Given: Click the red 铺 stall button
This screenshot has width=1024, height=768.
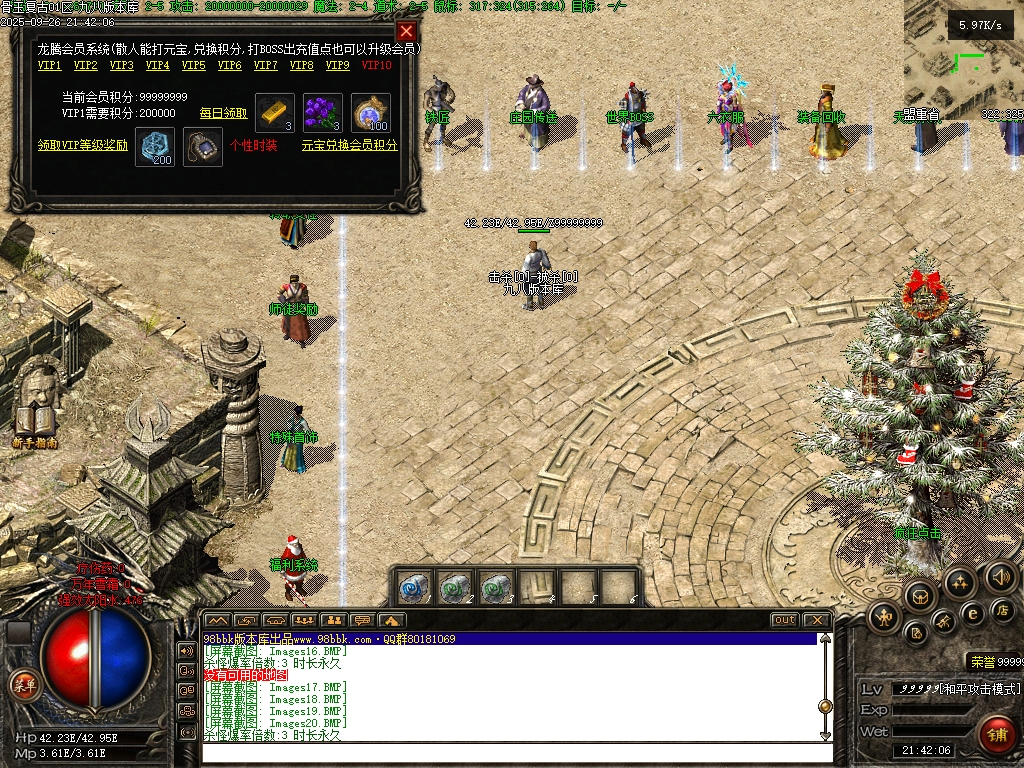Looking at the screenshot, I should click(996, 735).
